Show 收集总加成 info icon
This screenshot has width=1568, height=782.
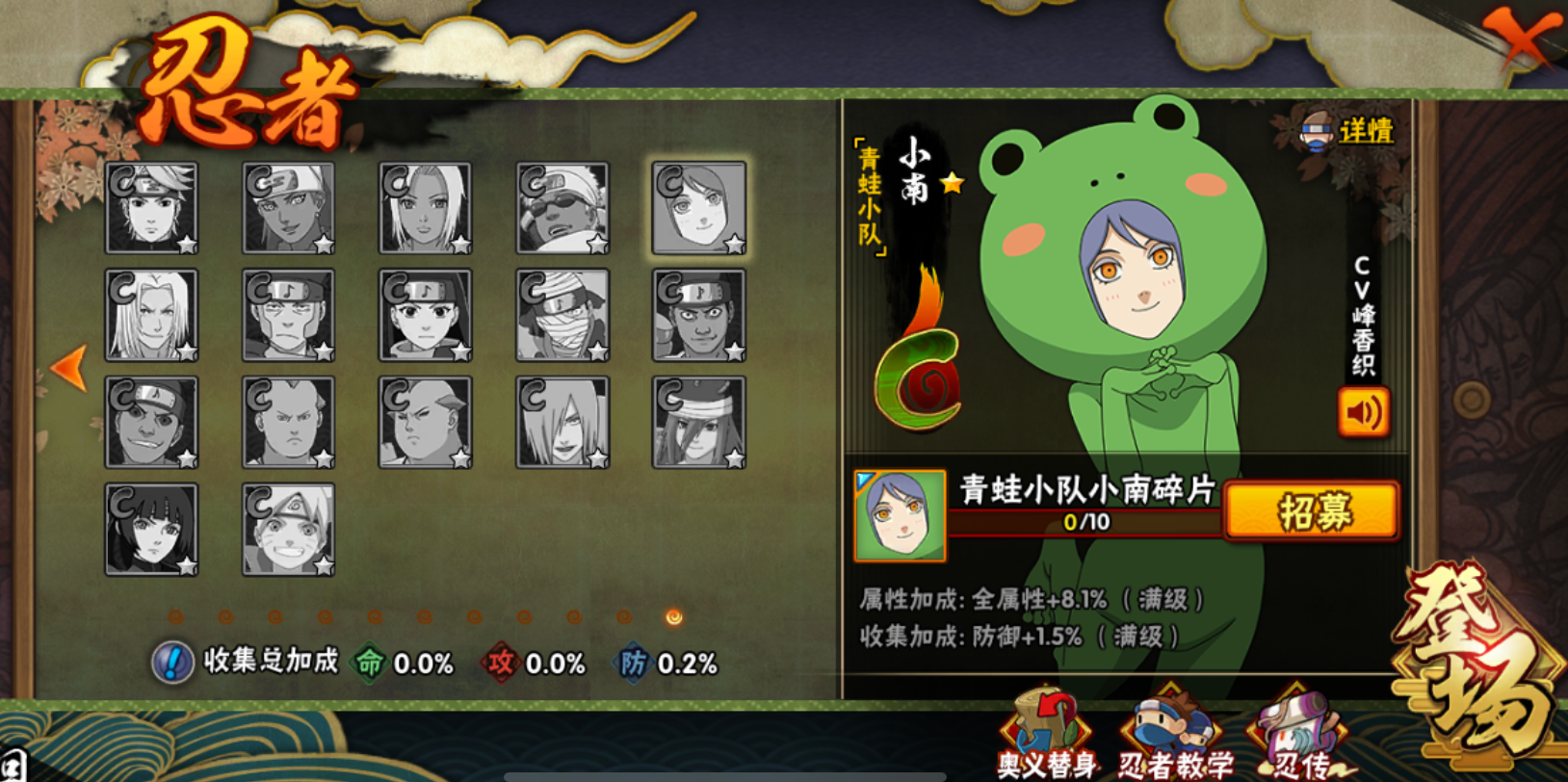click(x=172, y=663)
